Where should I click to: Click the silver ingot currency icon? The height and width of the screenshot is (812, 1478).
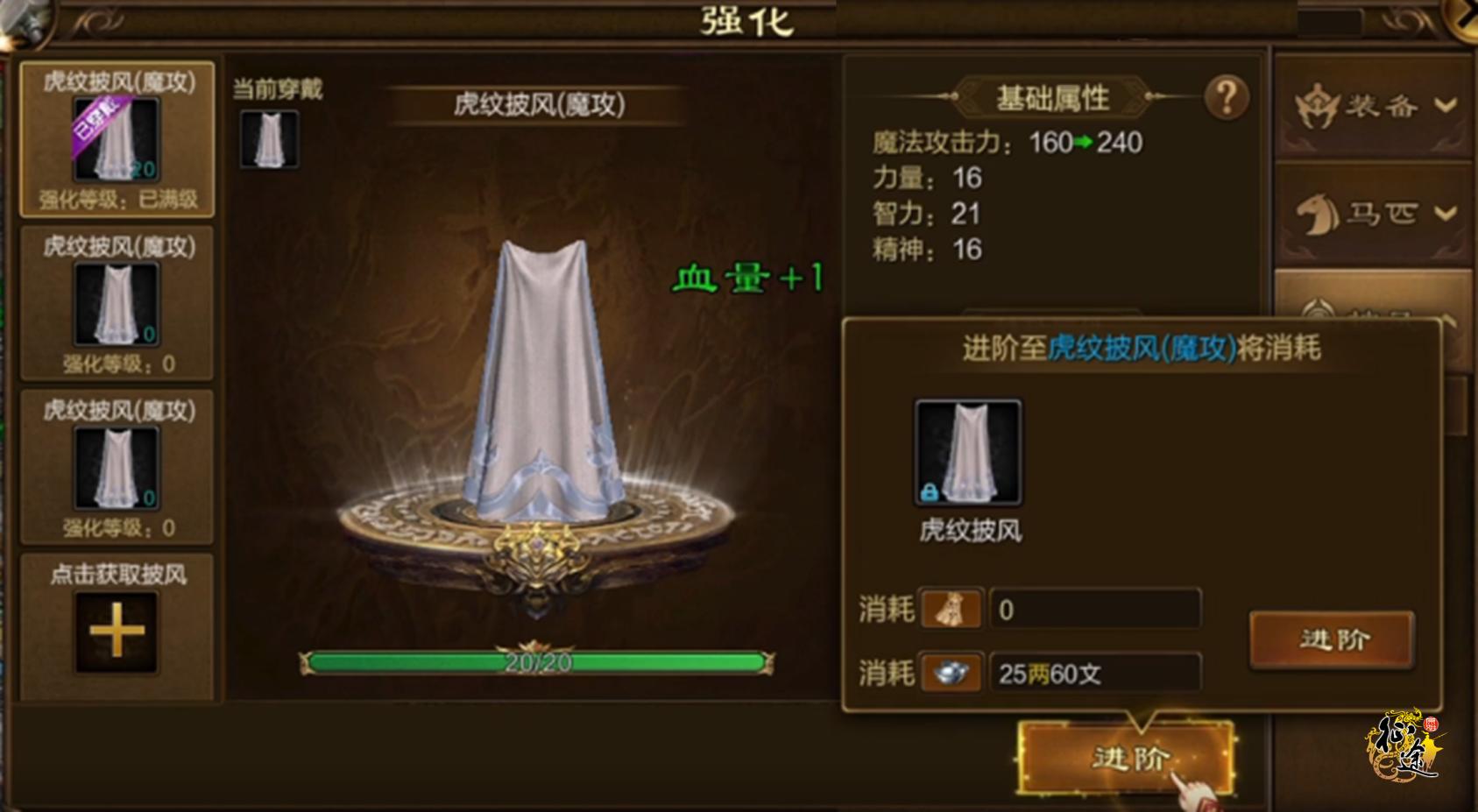952,673
